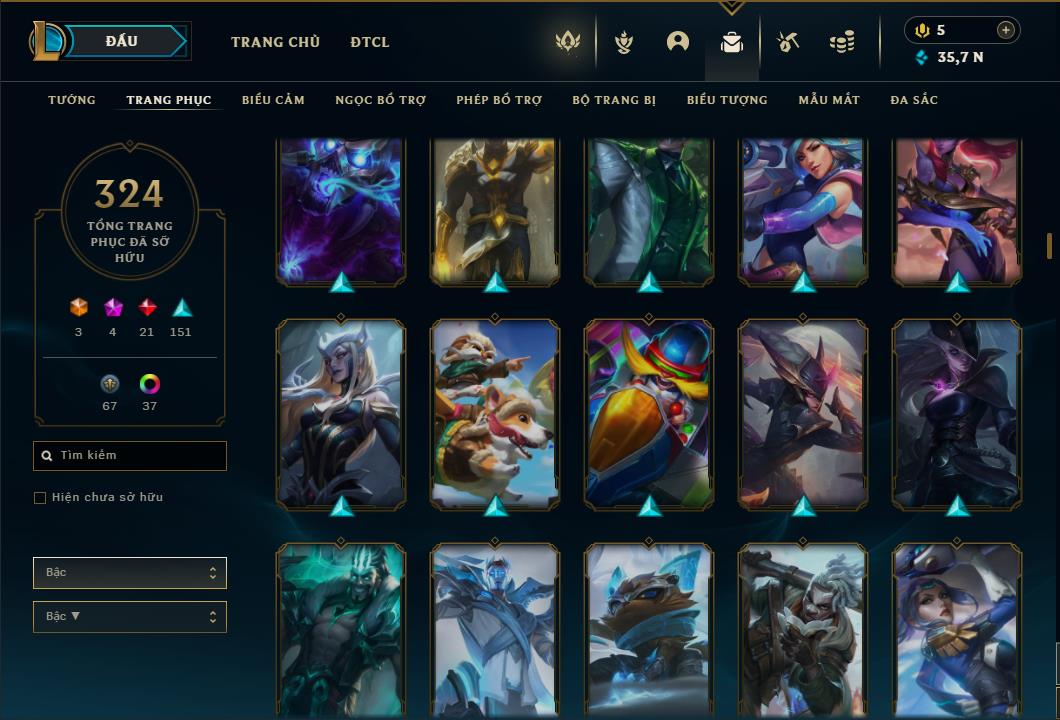This screenshot has height=720, width=1060.
Task: Open the coin stack store icon
Action: coord(842,42)
